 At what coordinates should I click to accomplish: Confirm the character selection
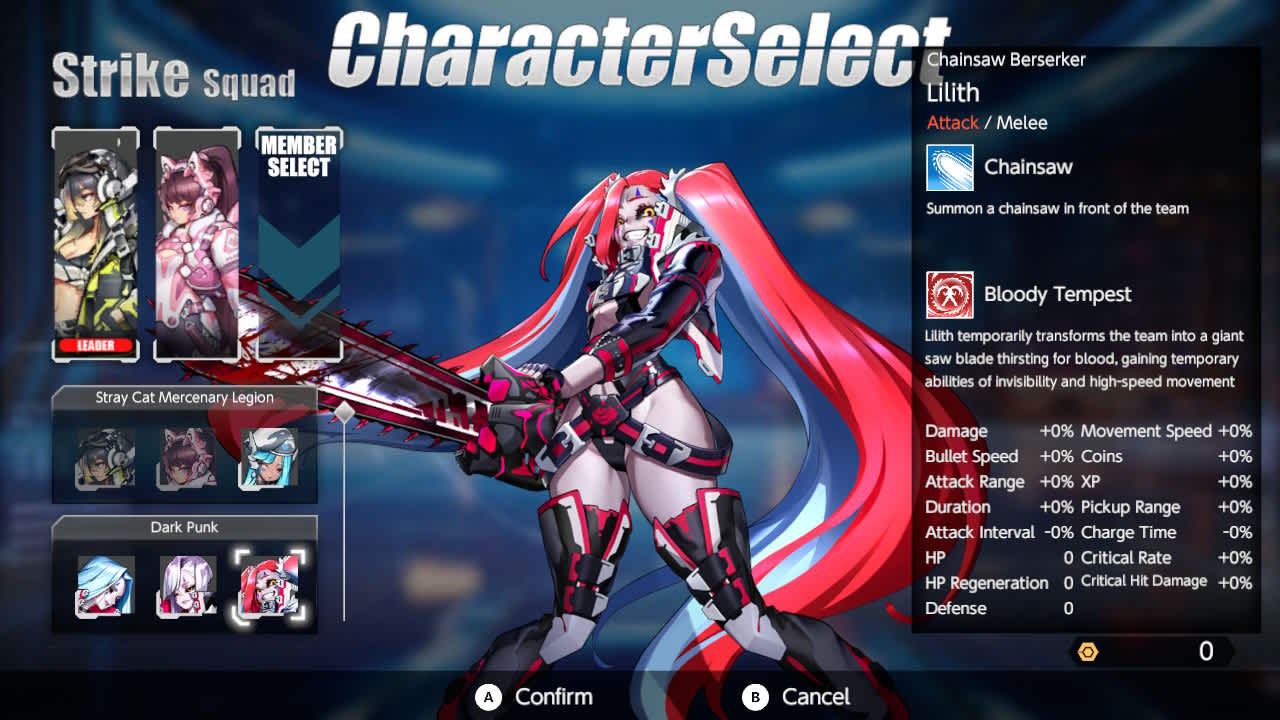point(532,697)
